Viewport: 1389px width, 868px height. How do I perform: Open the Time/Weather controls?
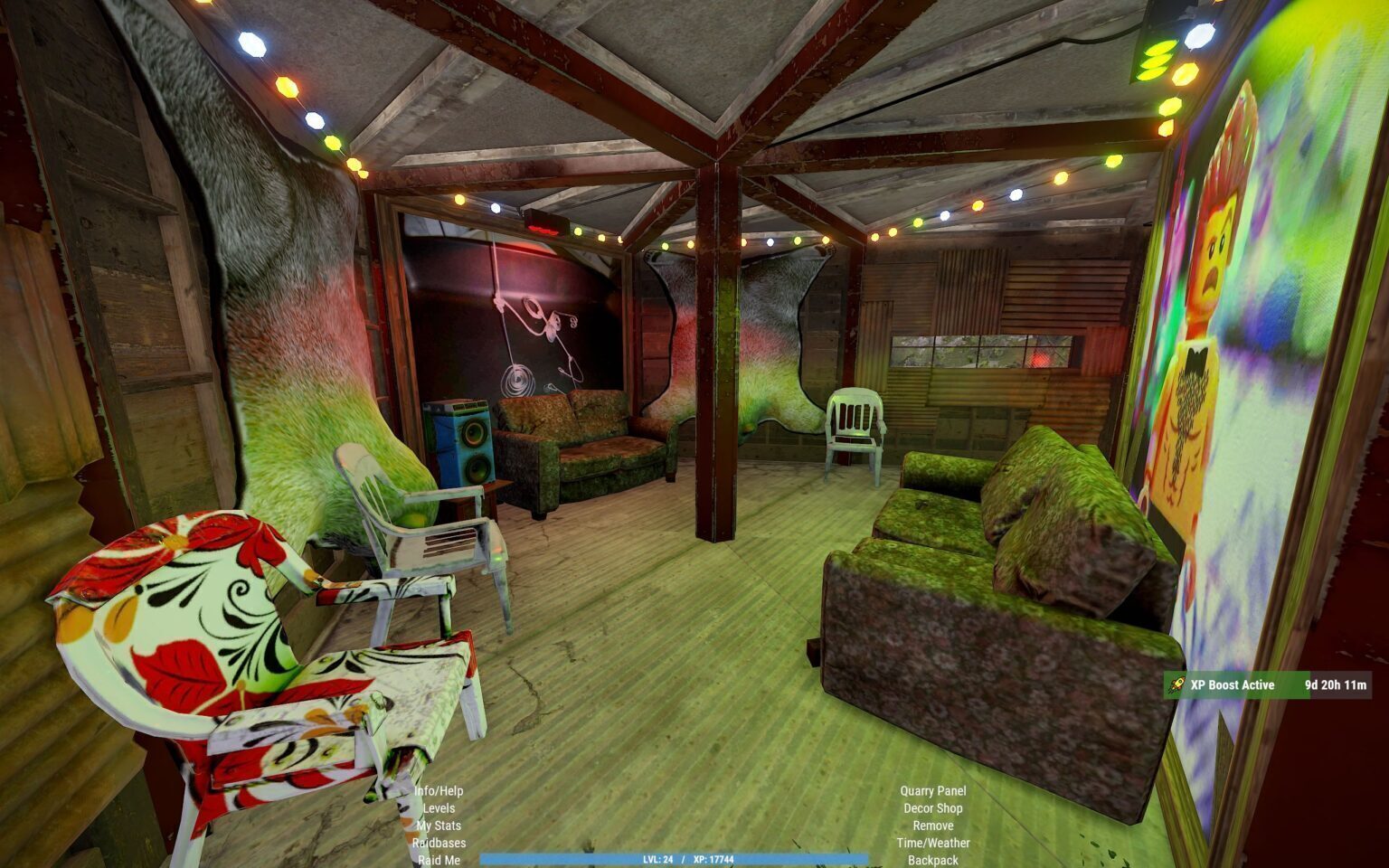pyautogui.click(x=932, y=843)
